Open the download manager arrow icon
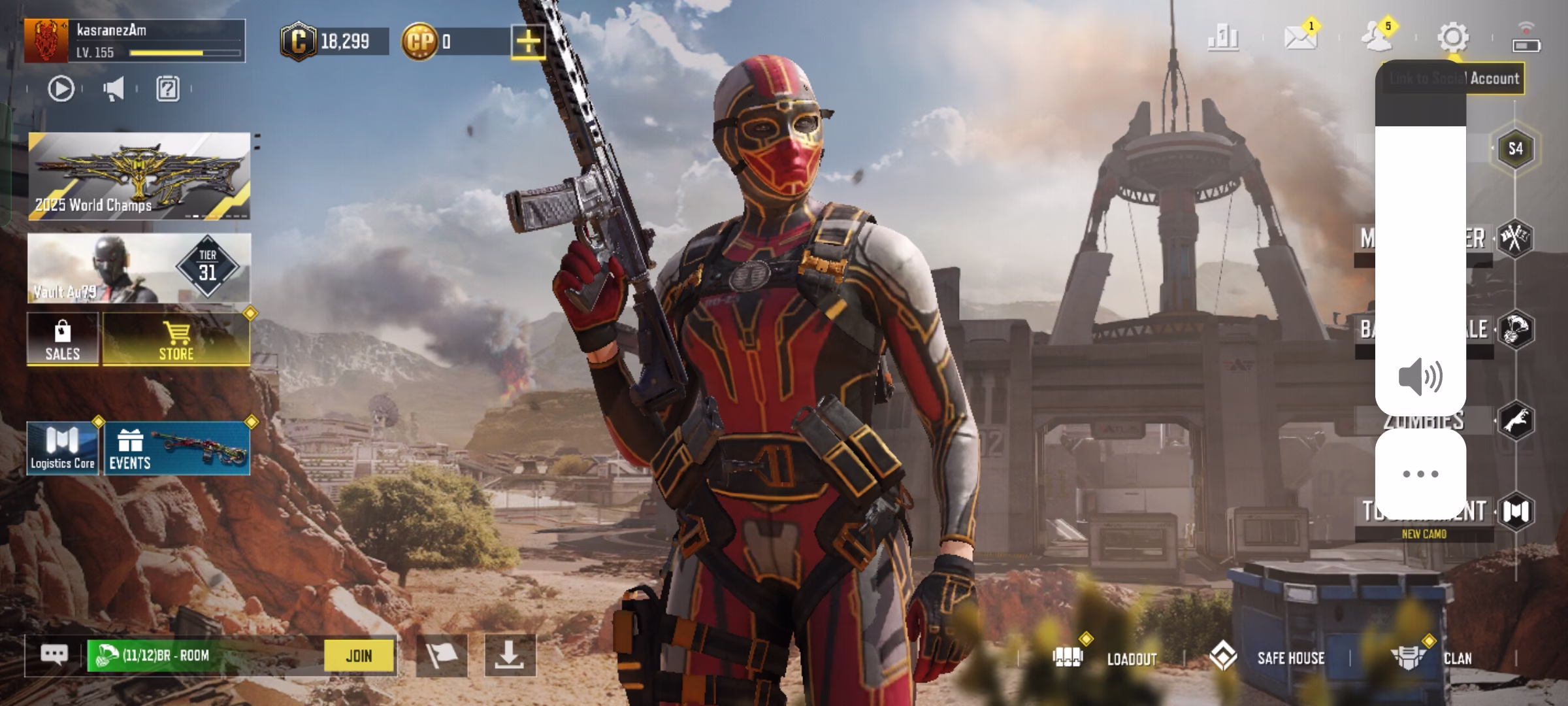Viewport: 1568px width, 706px height. coord(510,655)
